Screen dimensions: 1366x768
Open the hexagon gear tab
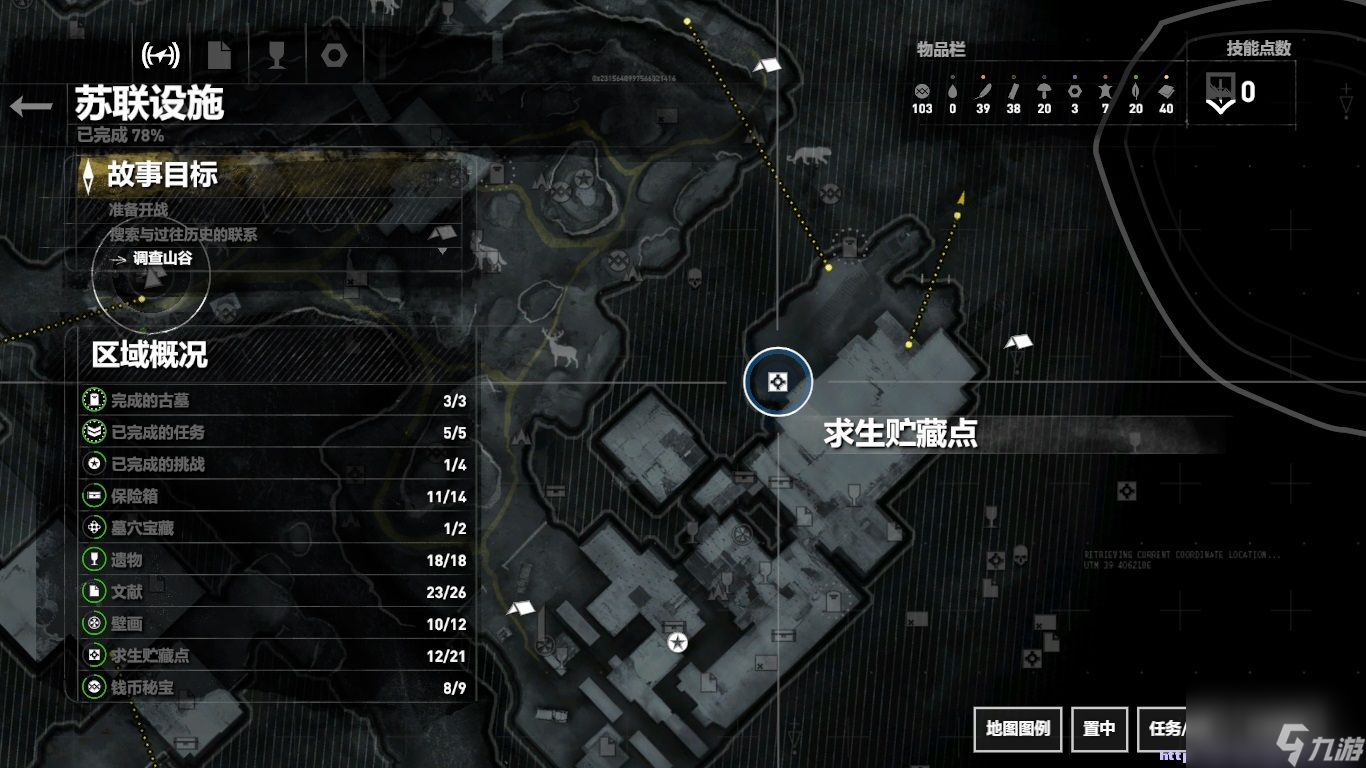point(335,54)
